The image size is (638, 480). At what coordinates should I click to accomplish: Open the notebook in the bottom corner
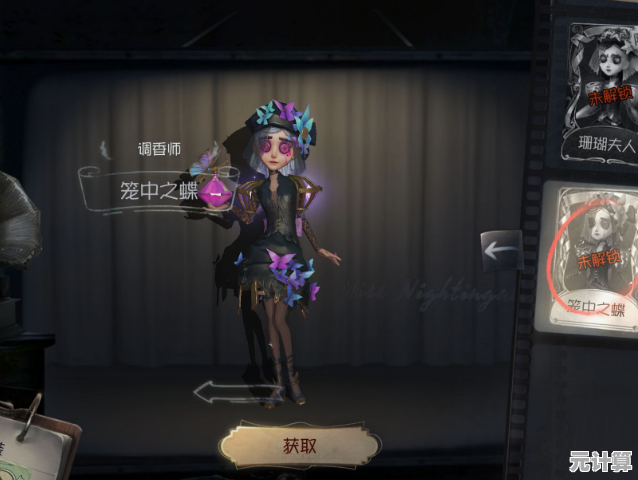click(x=35, y=445)
